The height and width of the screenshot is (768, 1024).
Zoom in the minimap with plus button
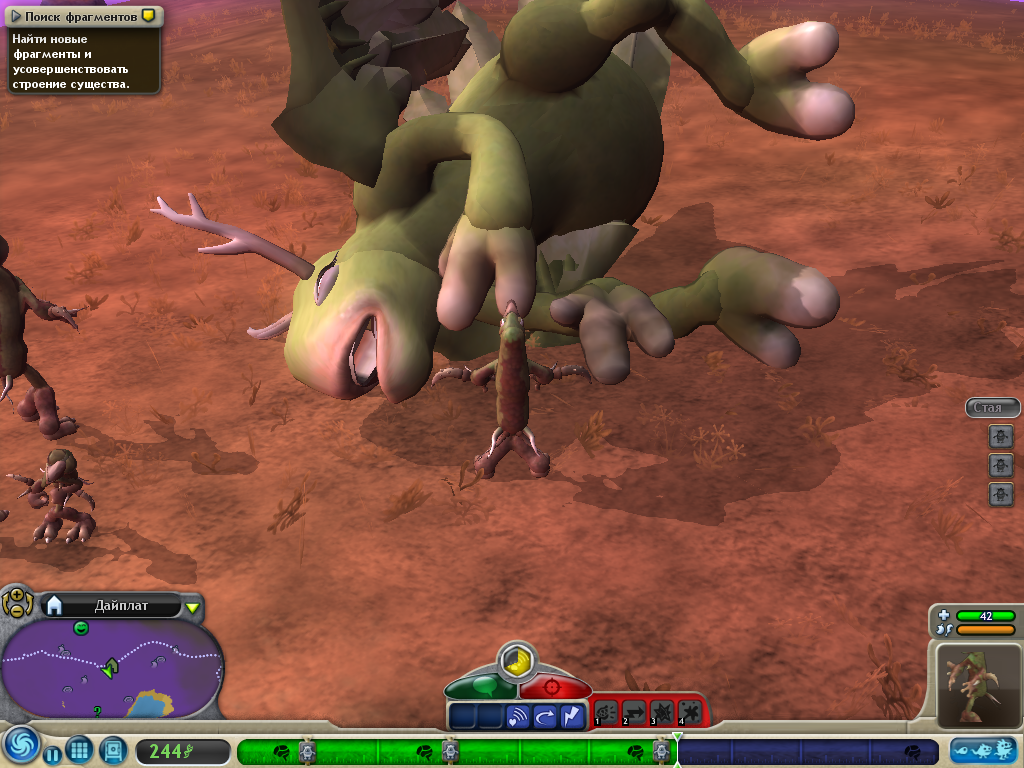(x=17, y=594)
